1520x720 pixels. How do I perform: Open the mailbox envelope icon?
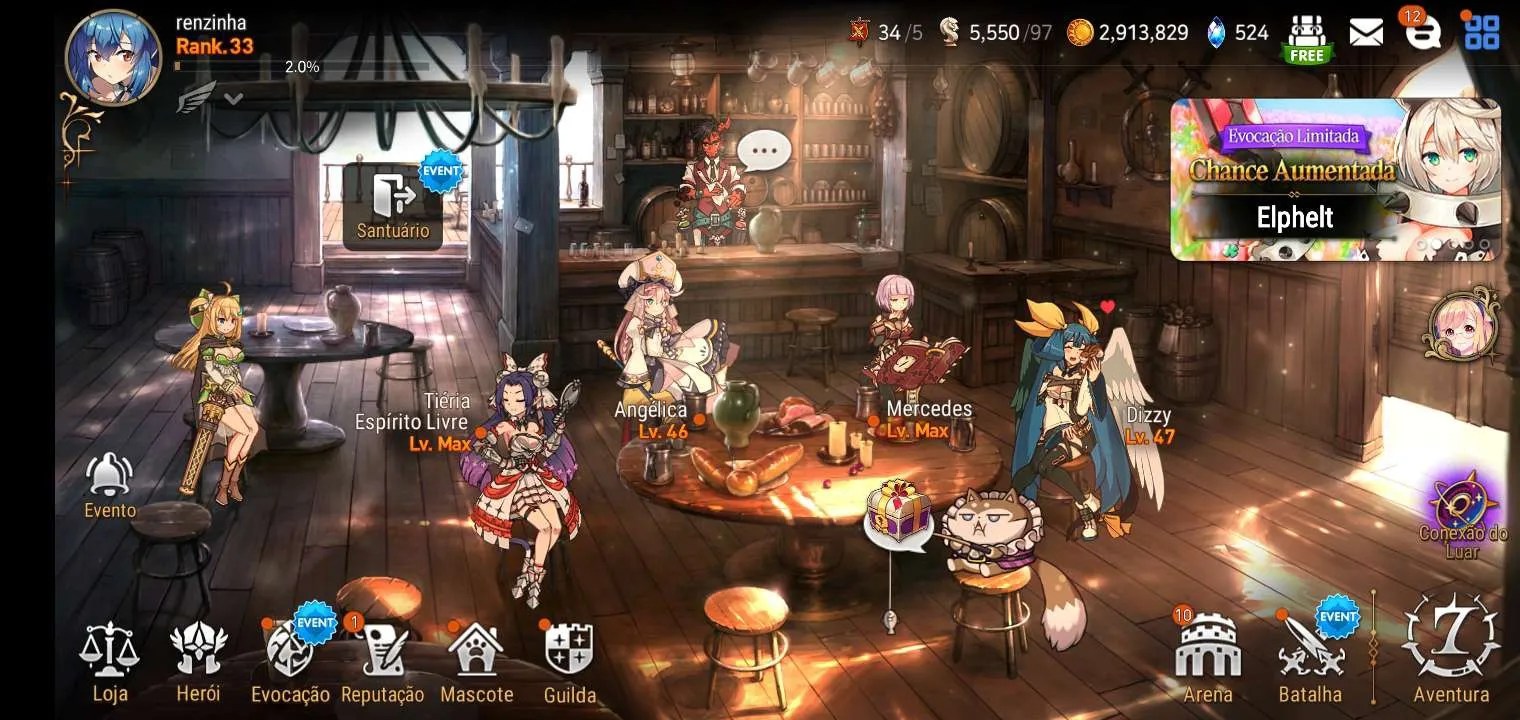click(x=1366, y=33)
